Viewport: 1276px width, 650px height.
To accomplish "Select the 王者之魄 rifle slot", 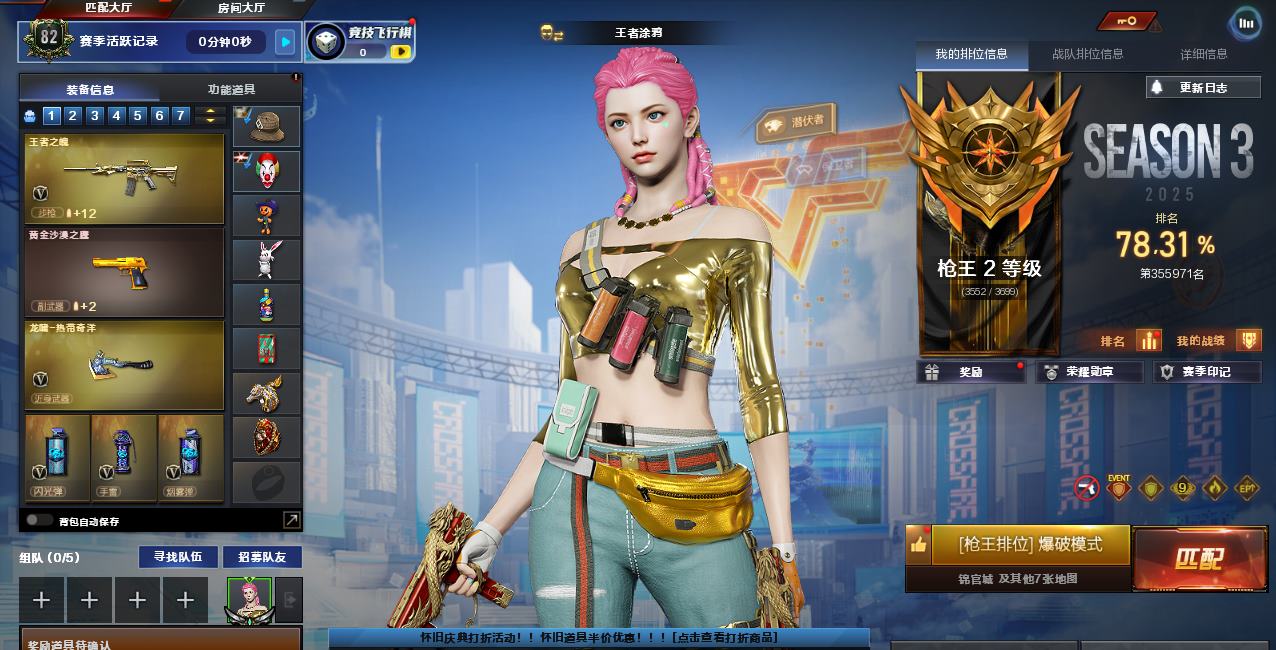I will click(125, 179).
